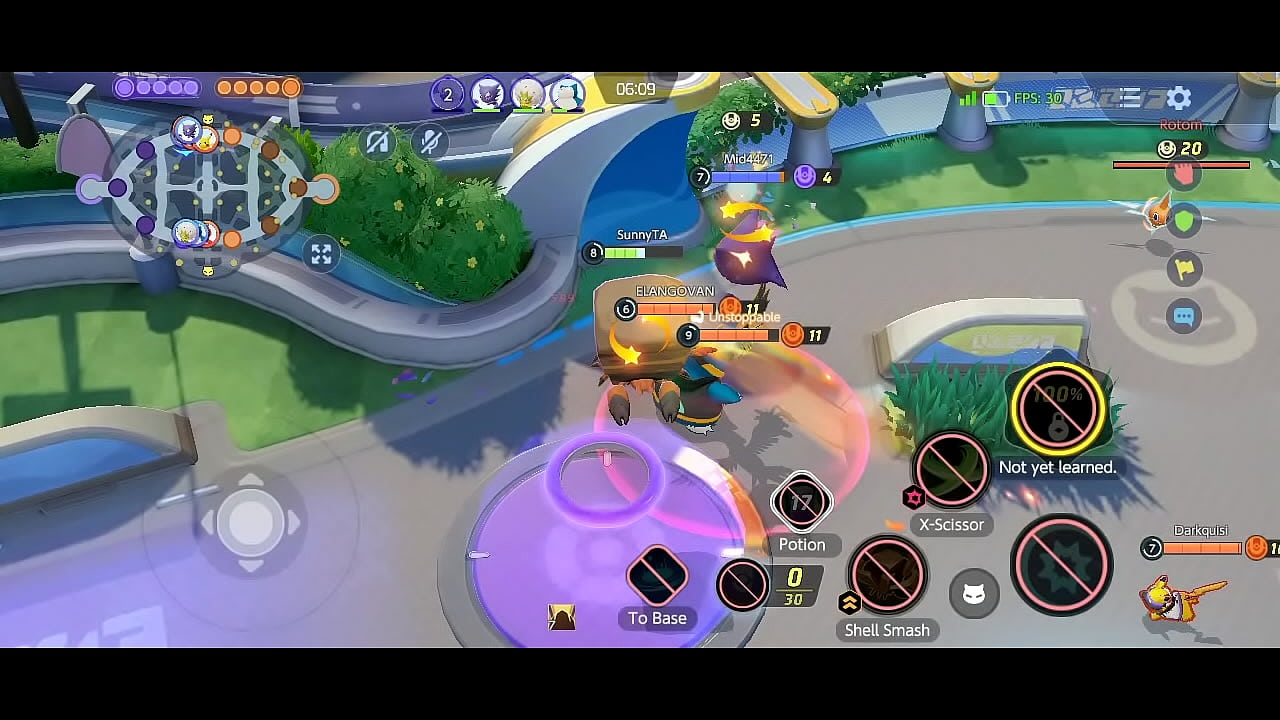Toggle the muted microphone icon

coord(430,143)
